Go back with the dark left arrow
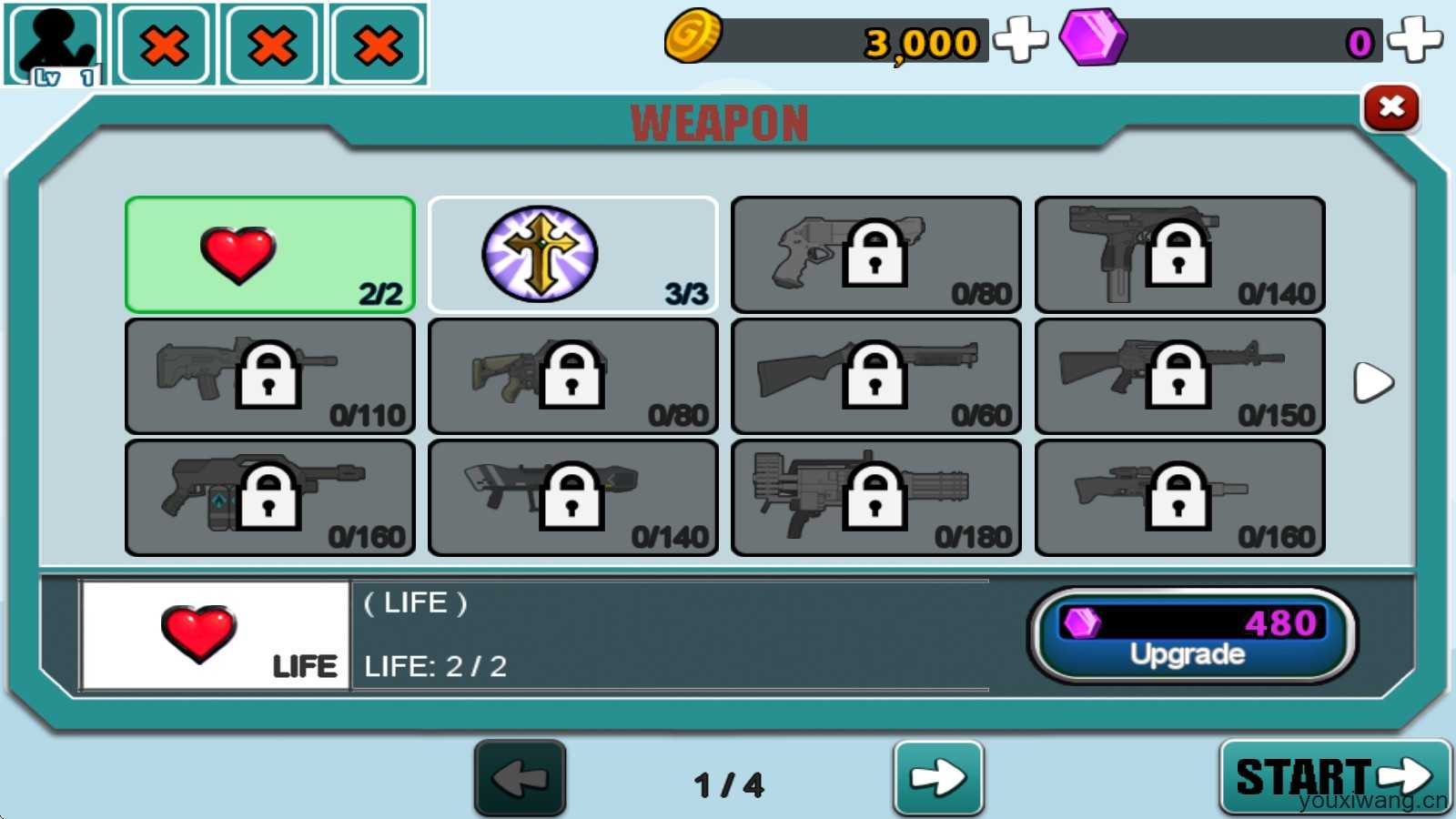The width and height of the screenshot is (1456, 819). pyautogui.click(x=520, y=778)
